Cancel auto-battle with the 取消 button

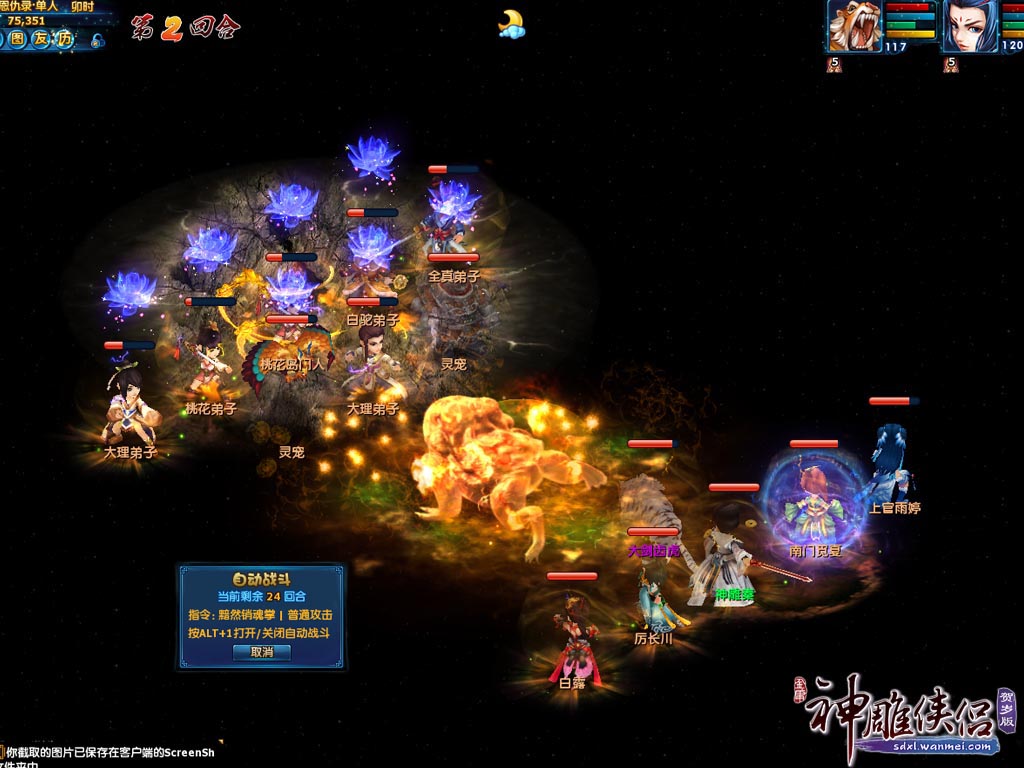261,652
